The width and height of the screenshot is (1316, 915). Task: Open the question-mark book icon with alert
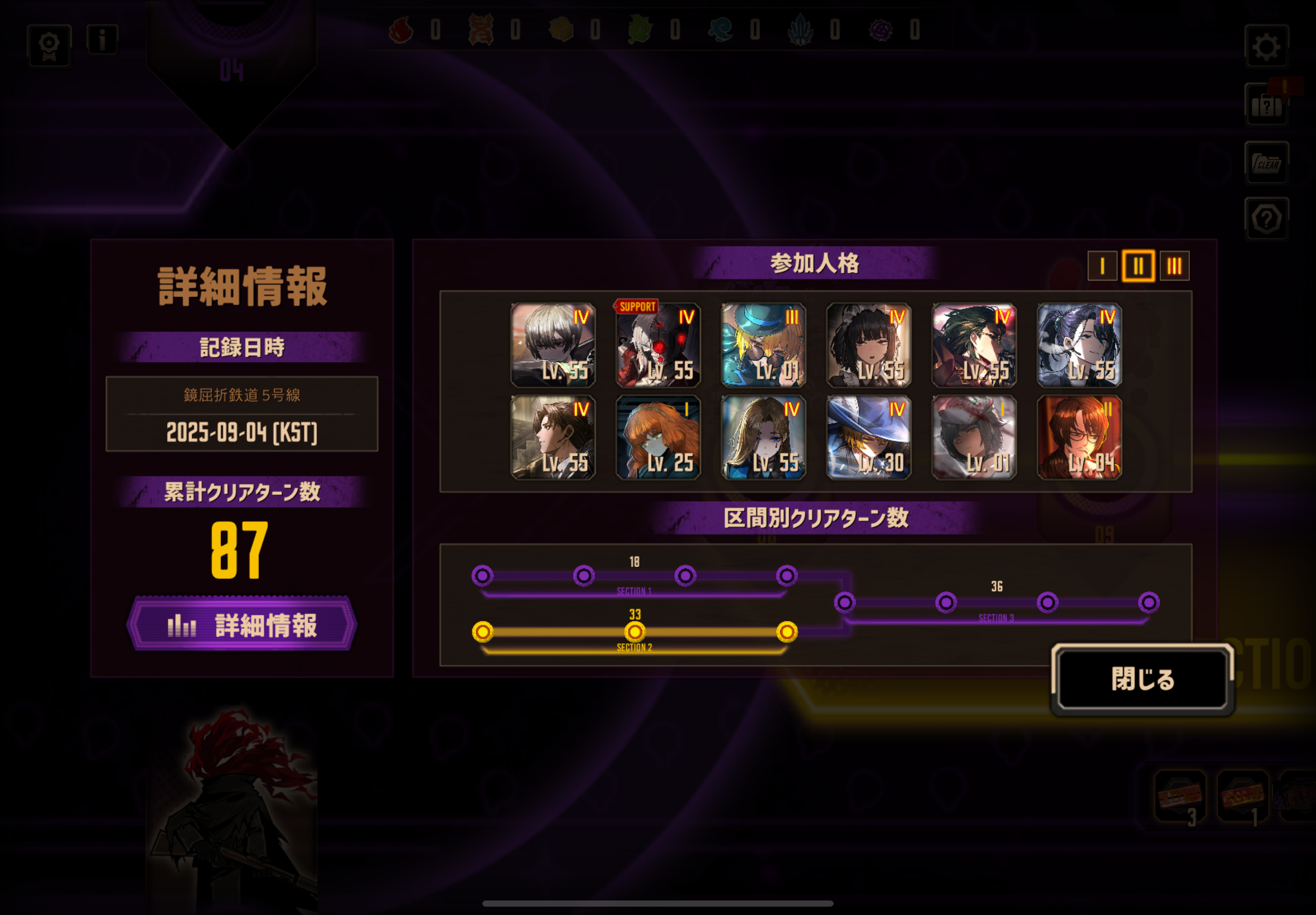coord(1266,105)
